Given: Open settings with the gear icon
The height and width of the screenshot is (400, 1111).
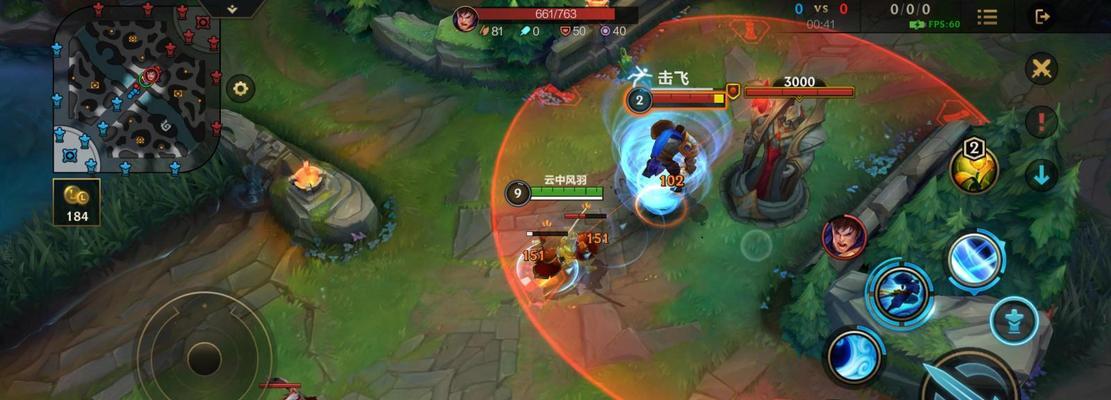Looking at the screenshot, I should pos(240,88).
